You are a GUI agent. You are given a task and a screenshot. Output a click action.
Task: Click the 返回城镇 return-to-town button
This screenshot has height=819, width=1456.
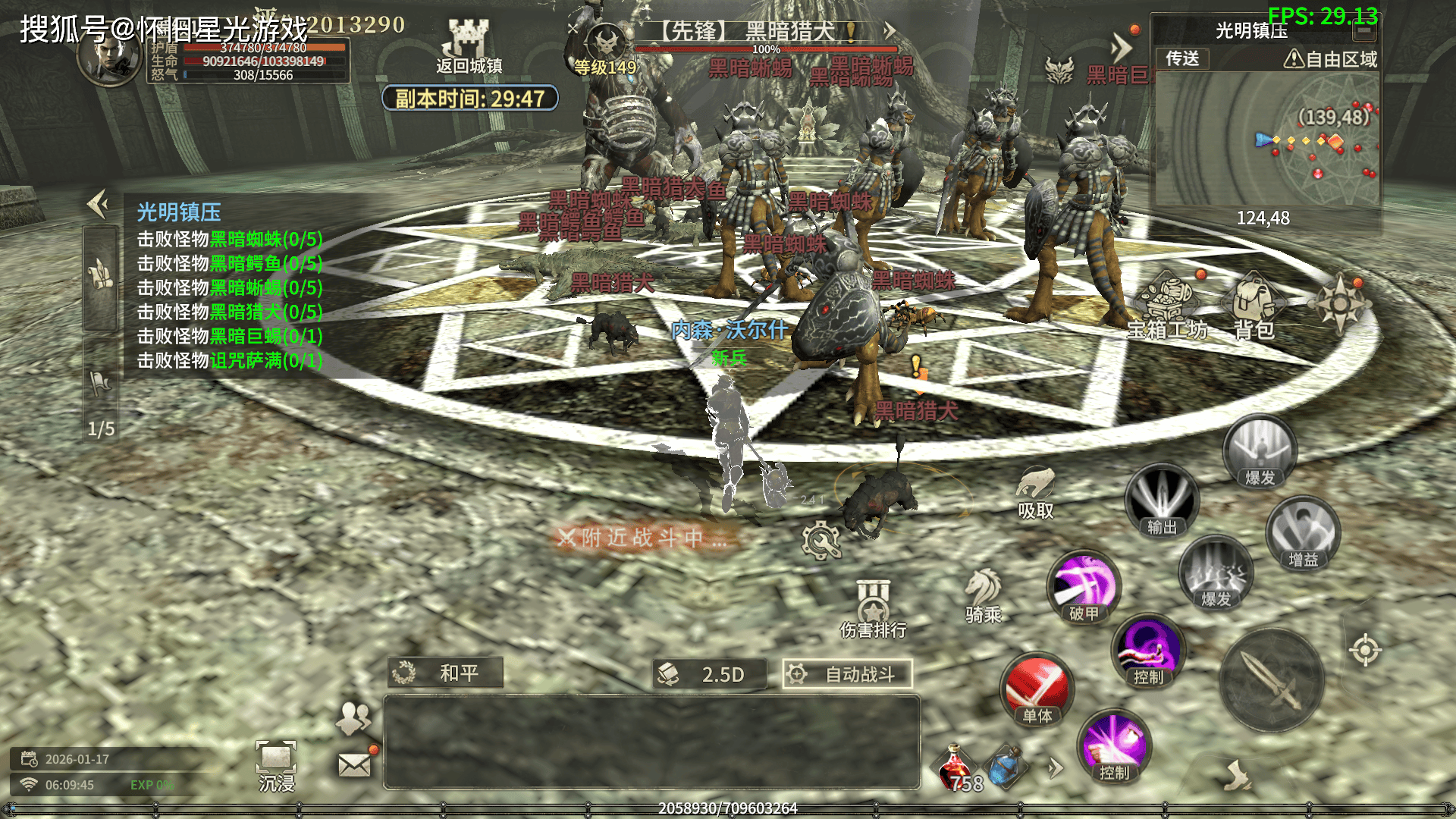pos(468,47)
